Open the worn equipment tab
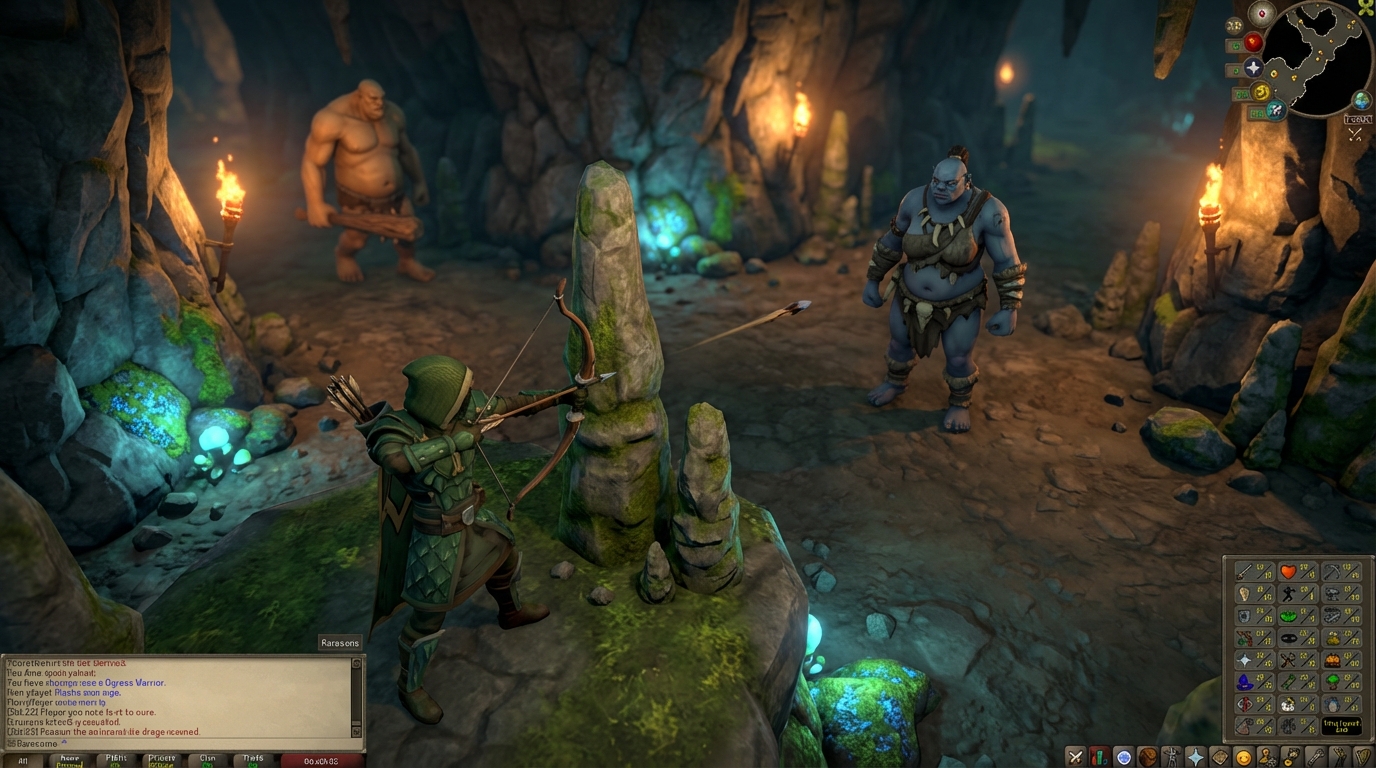 click(1173, 756)
